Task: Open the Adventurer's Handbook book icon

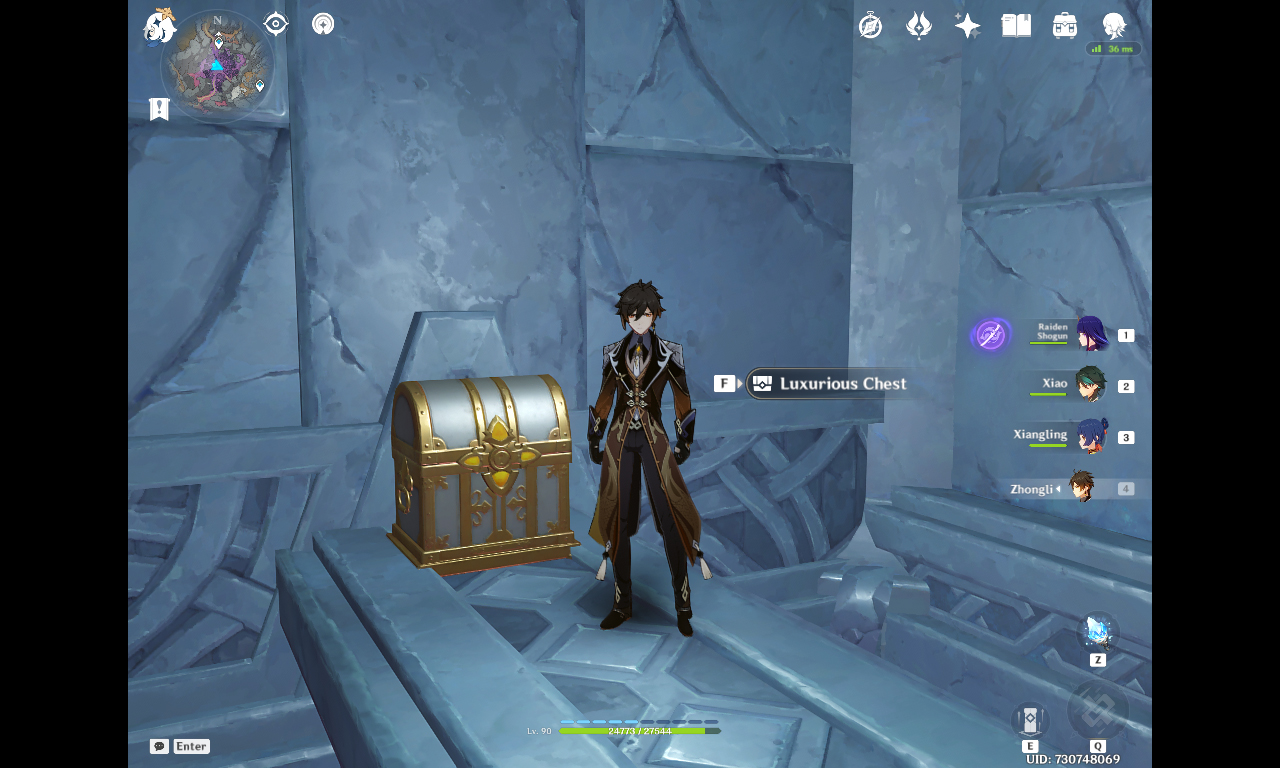Action: 1016,24
